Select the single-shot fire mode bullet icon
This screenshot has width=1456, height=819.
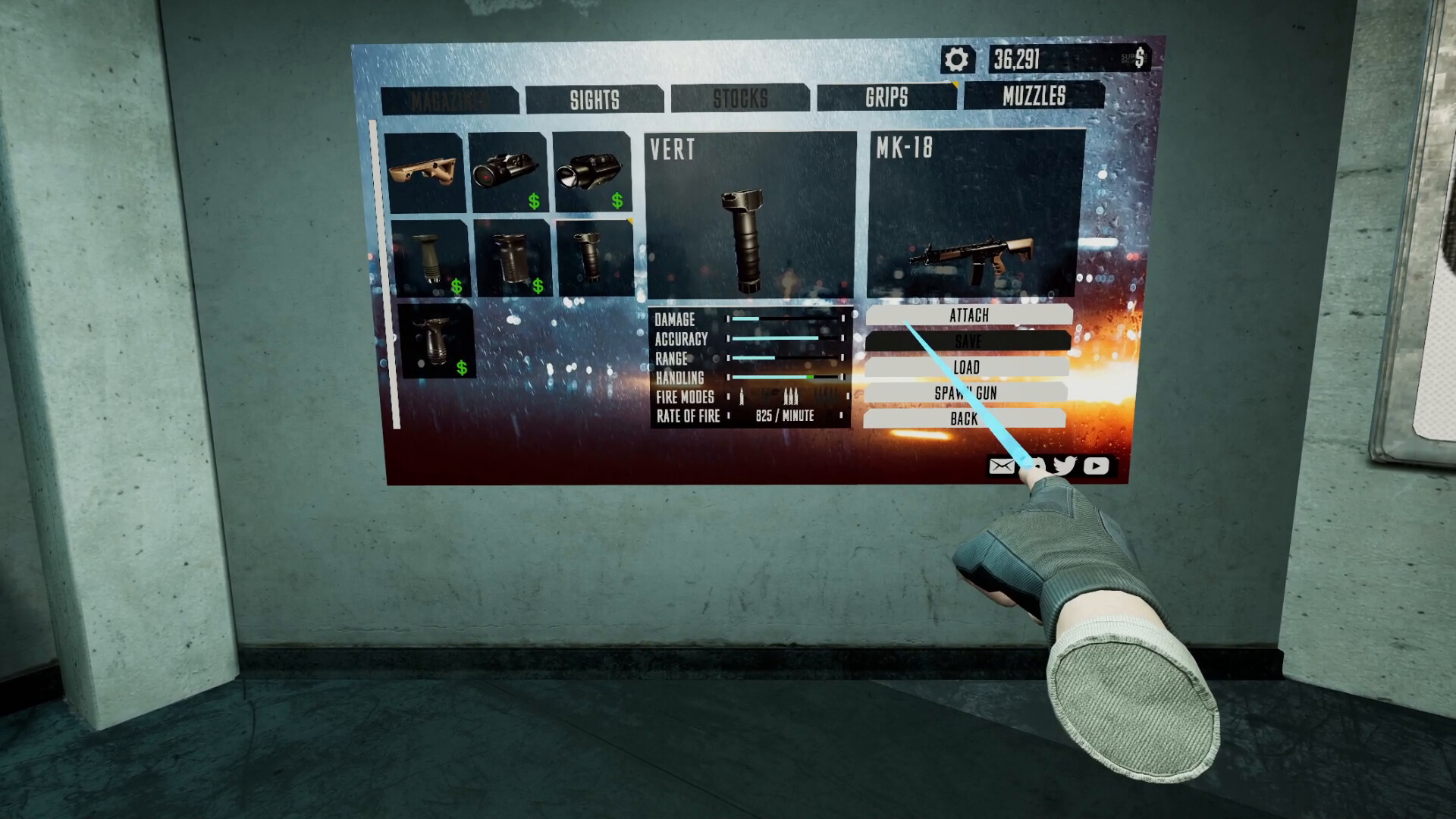(741, 395)
